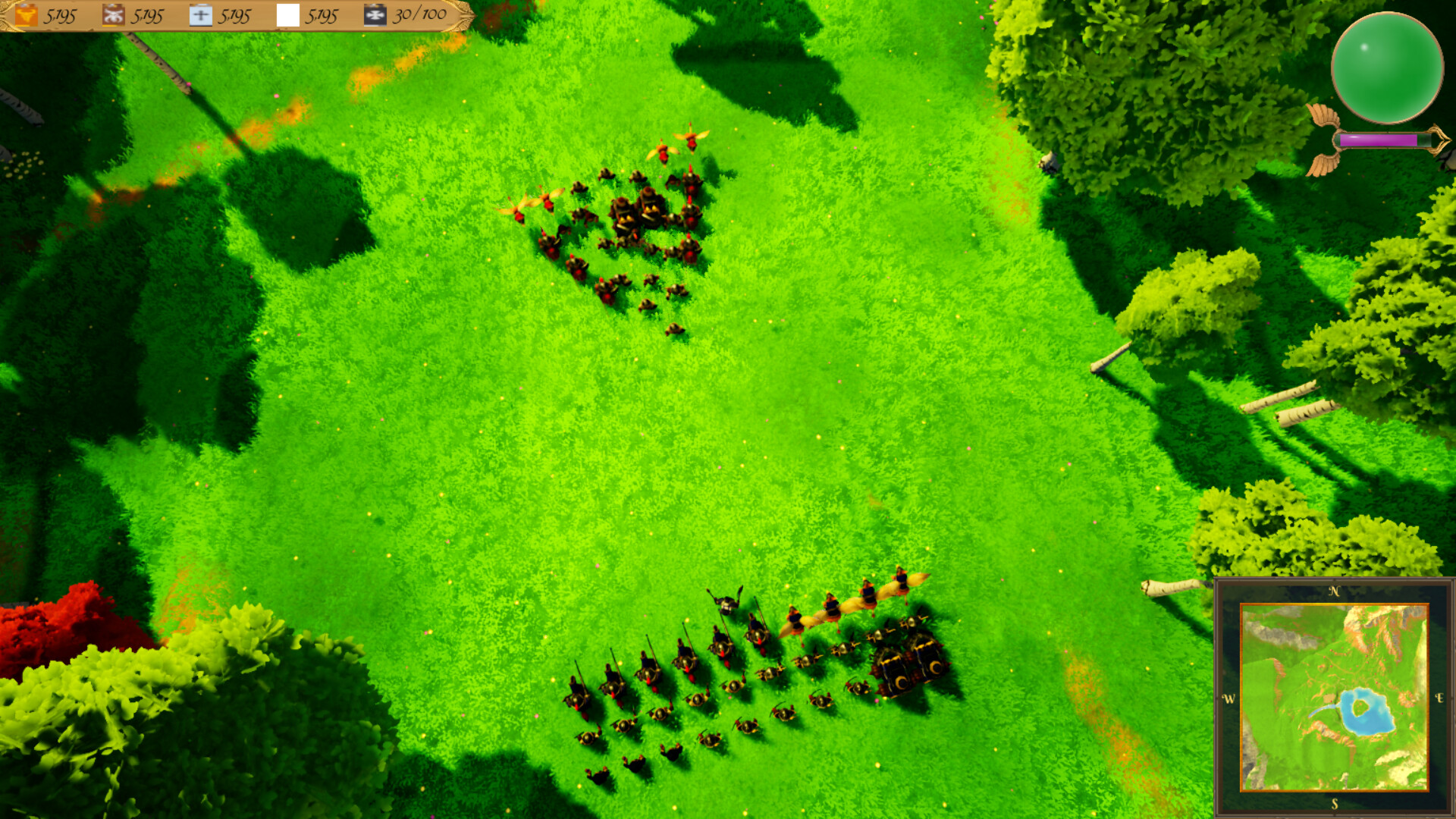
Task: Click the crossed-weapons resource icon in the top bar
Action: [112, 15]
